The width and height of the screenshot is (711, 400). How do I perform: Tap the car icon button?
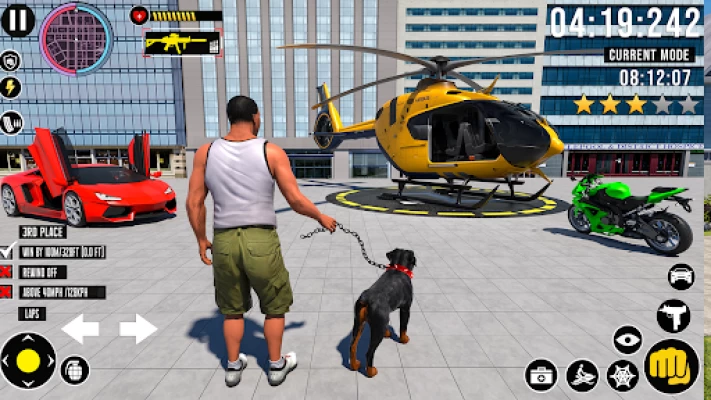tap(681, 276)
